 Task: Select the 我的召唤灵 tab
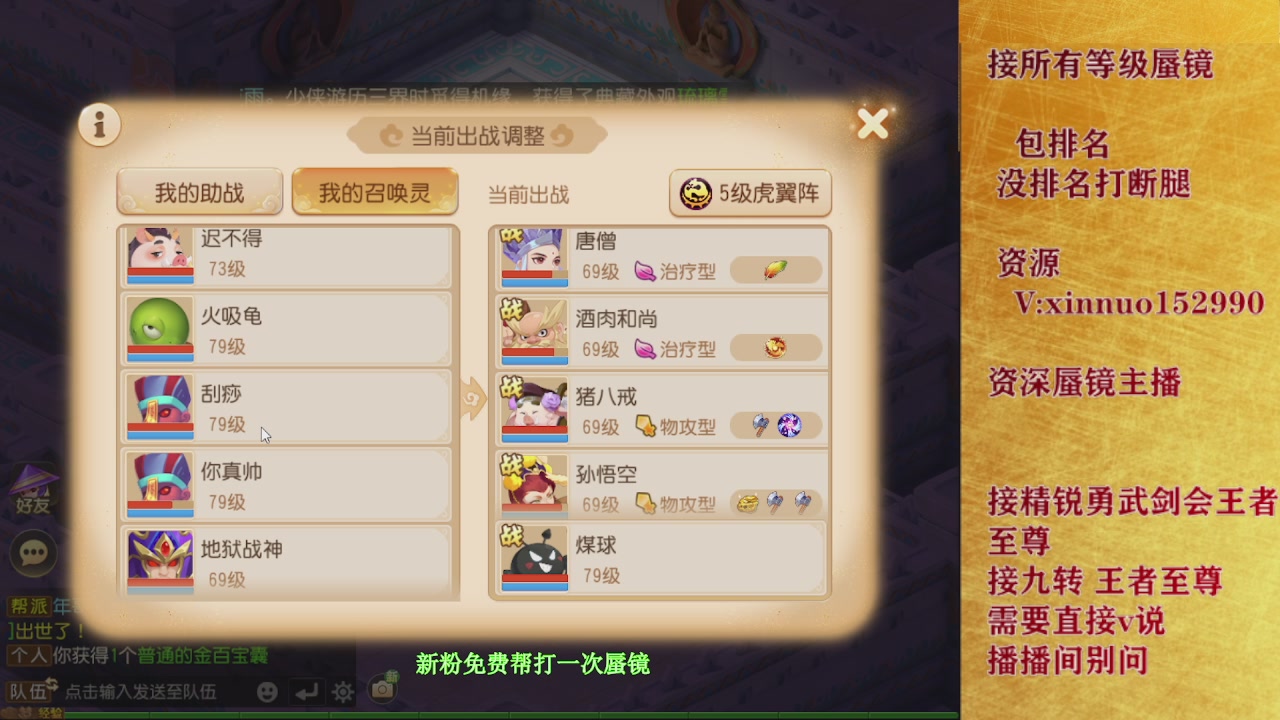coord(374,190)
